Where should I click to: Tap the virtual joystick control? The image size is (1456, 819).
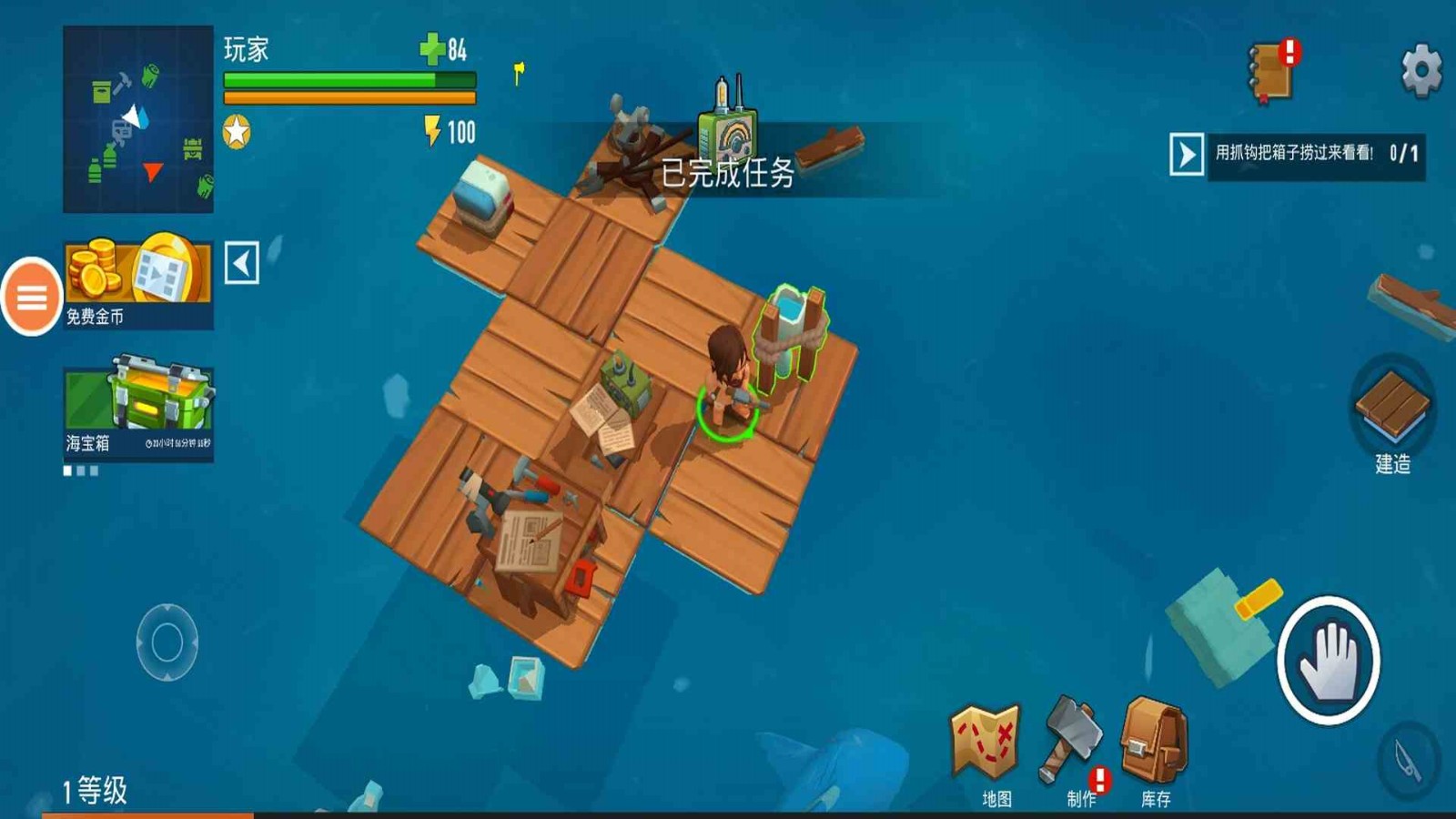167,642
